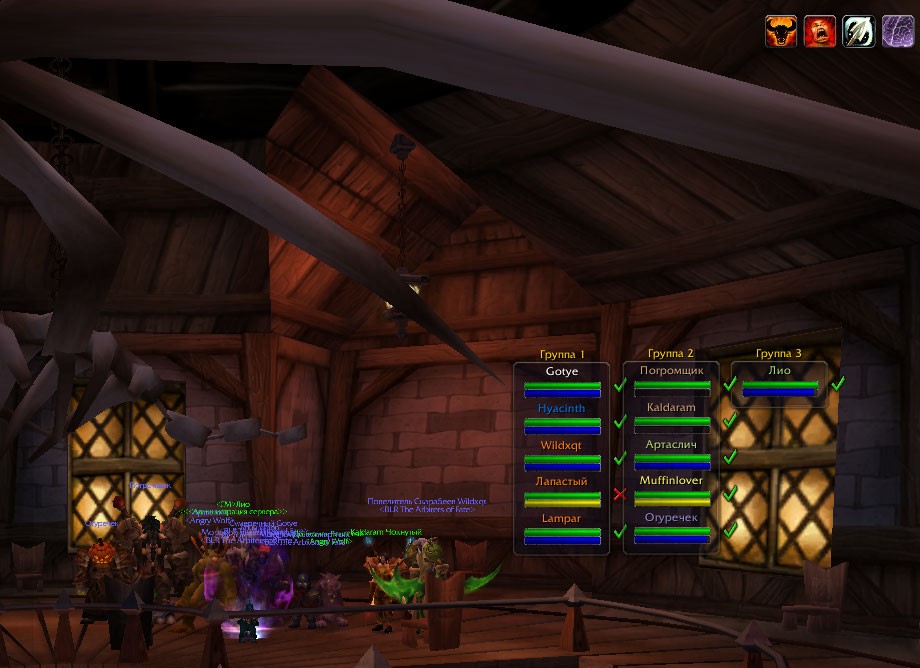
Task: Click Wildxqt's raid unit frame
Action: click(562, 454)
